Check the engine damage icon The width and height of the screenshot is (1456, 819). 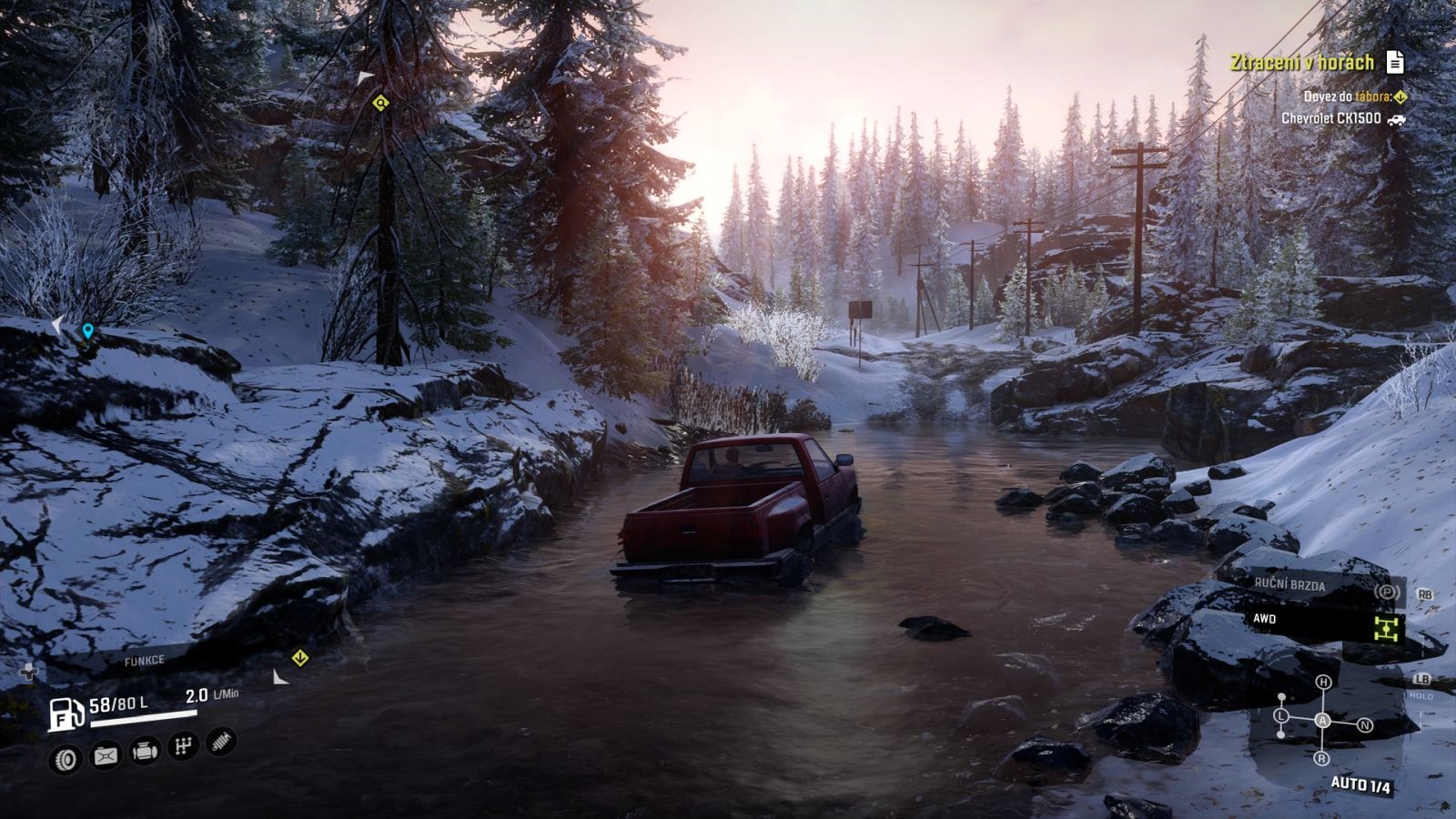146,751
